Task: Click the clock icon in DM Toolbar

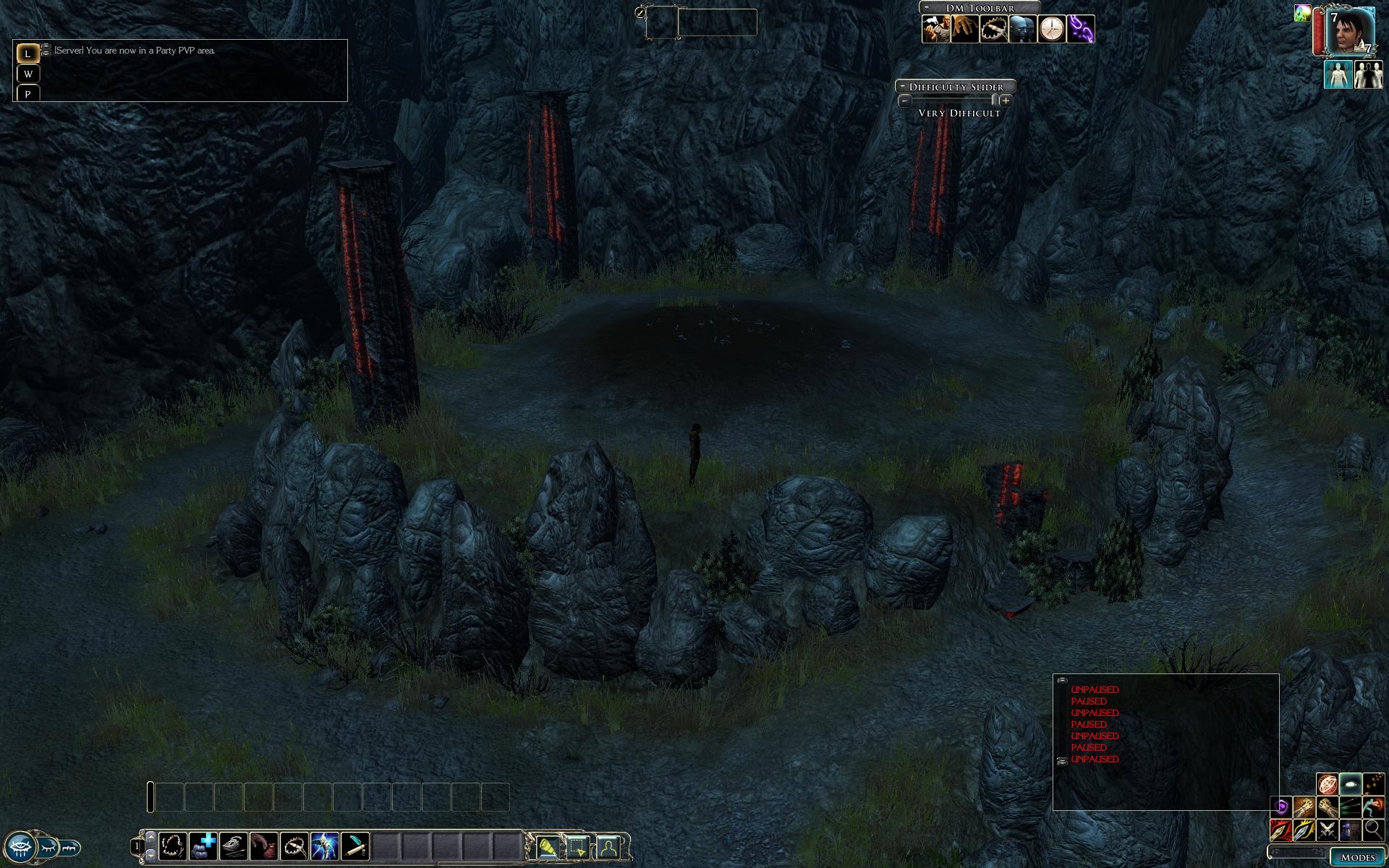Action: [x=1052, y=30]
